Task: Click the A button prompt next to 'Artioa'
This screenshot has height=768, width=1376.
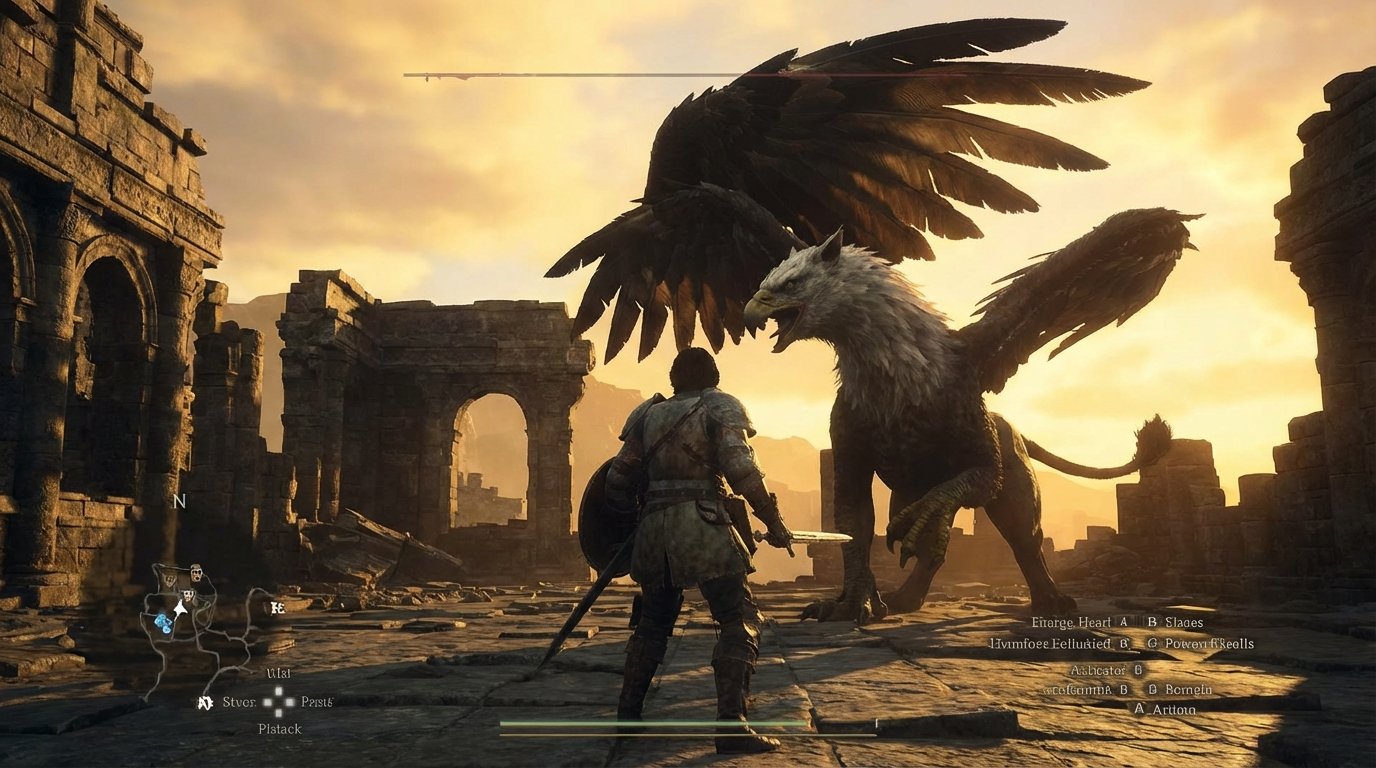Action: click(1140, 707)
